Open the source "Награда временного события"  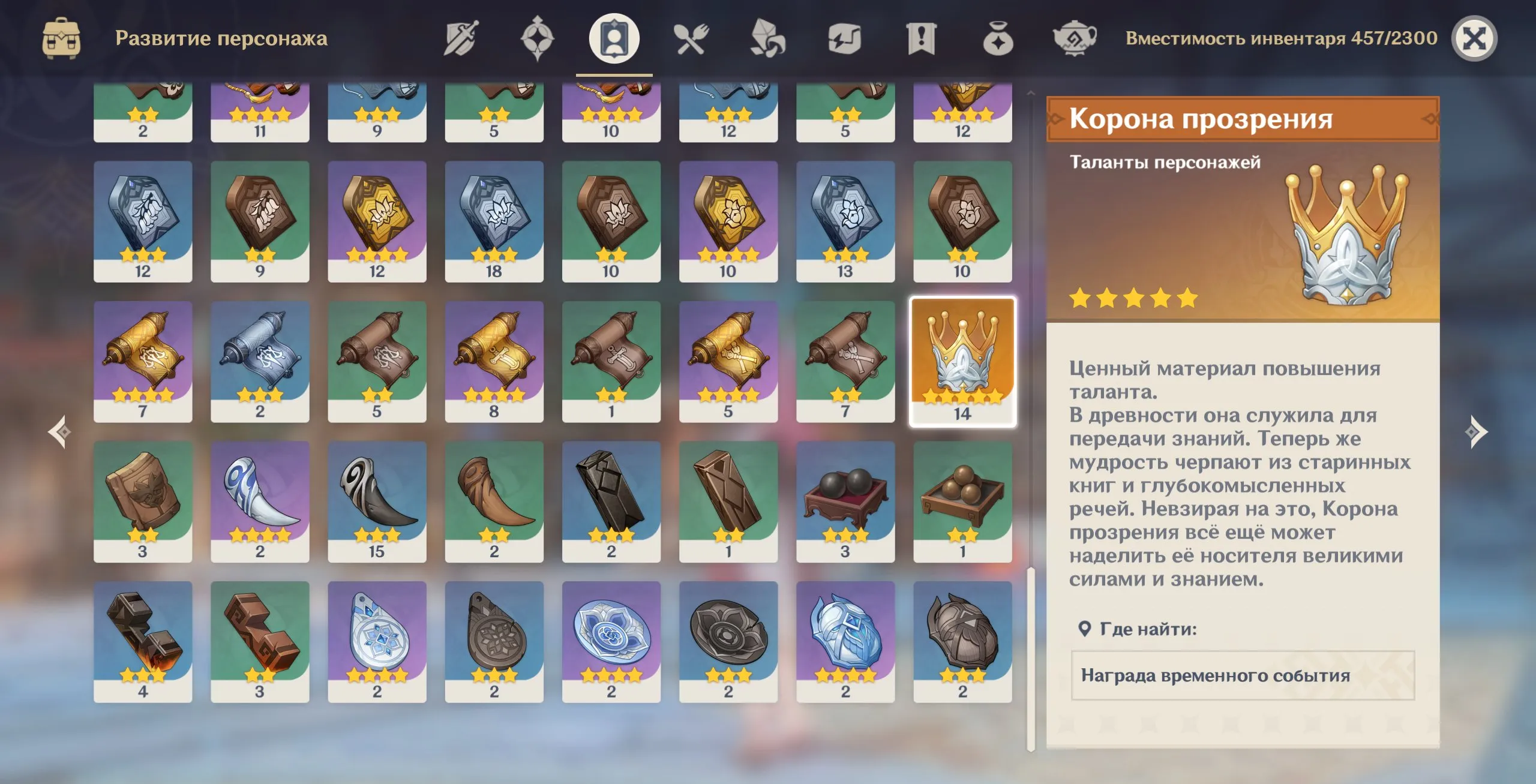[1242, 675]
